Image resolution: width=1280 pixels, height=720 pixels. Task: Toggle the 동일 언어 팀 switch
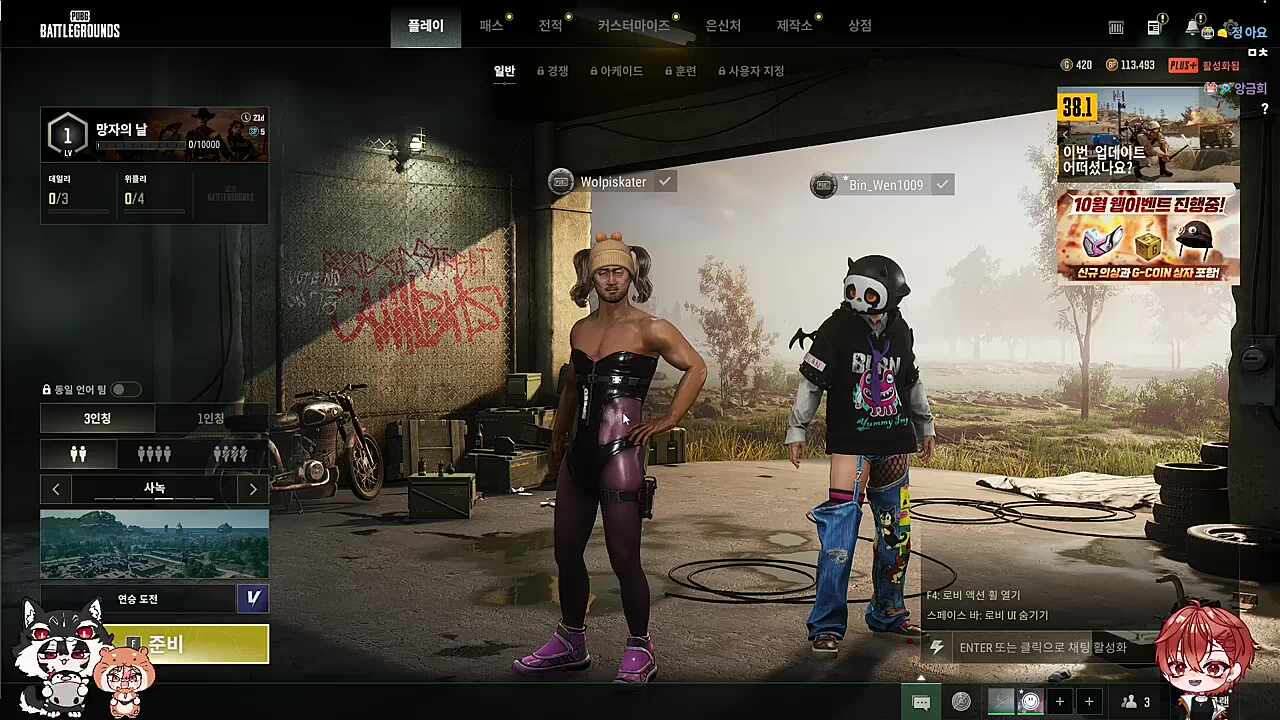pos(125,389)
